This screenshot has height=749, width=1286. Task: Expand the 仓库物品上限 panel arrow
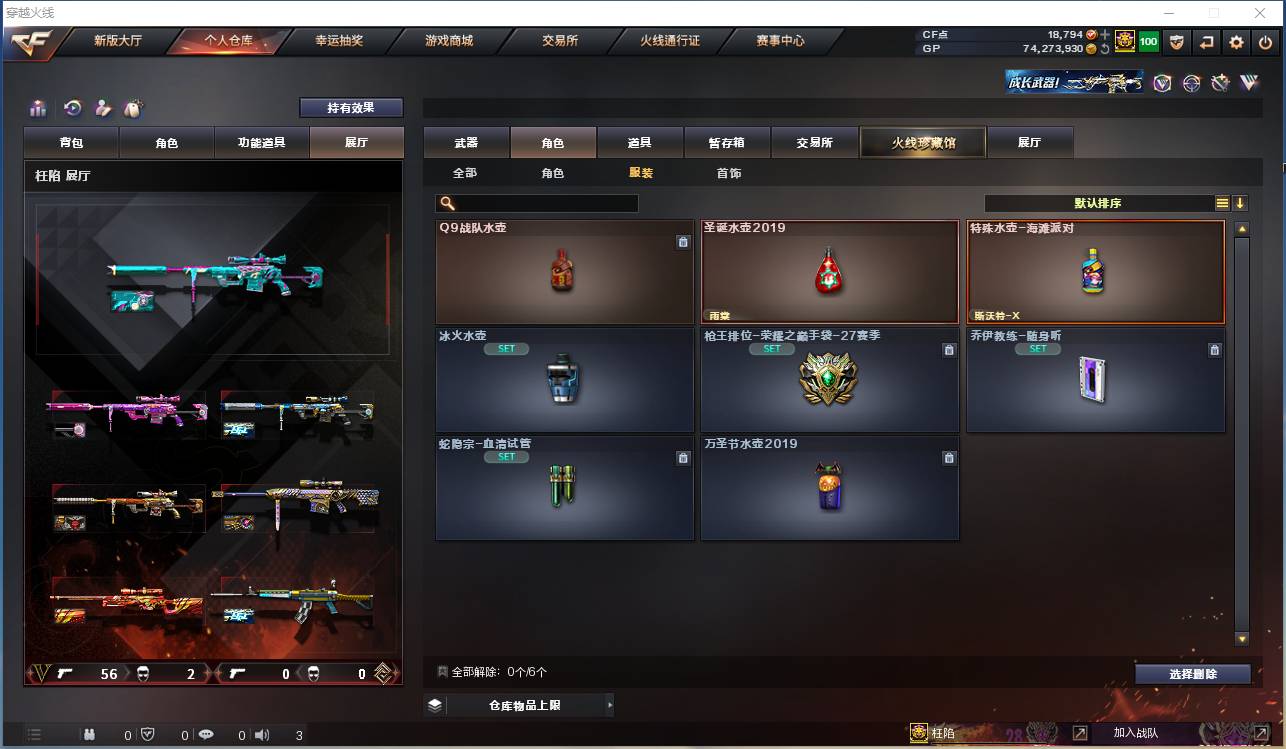click(610, 705)
